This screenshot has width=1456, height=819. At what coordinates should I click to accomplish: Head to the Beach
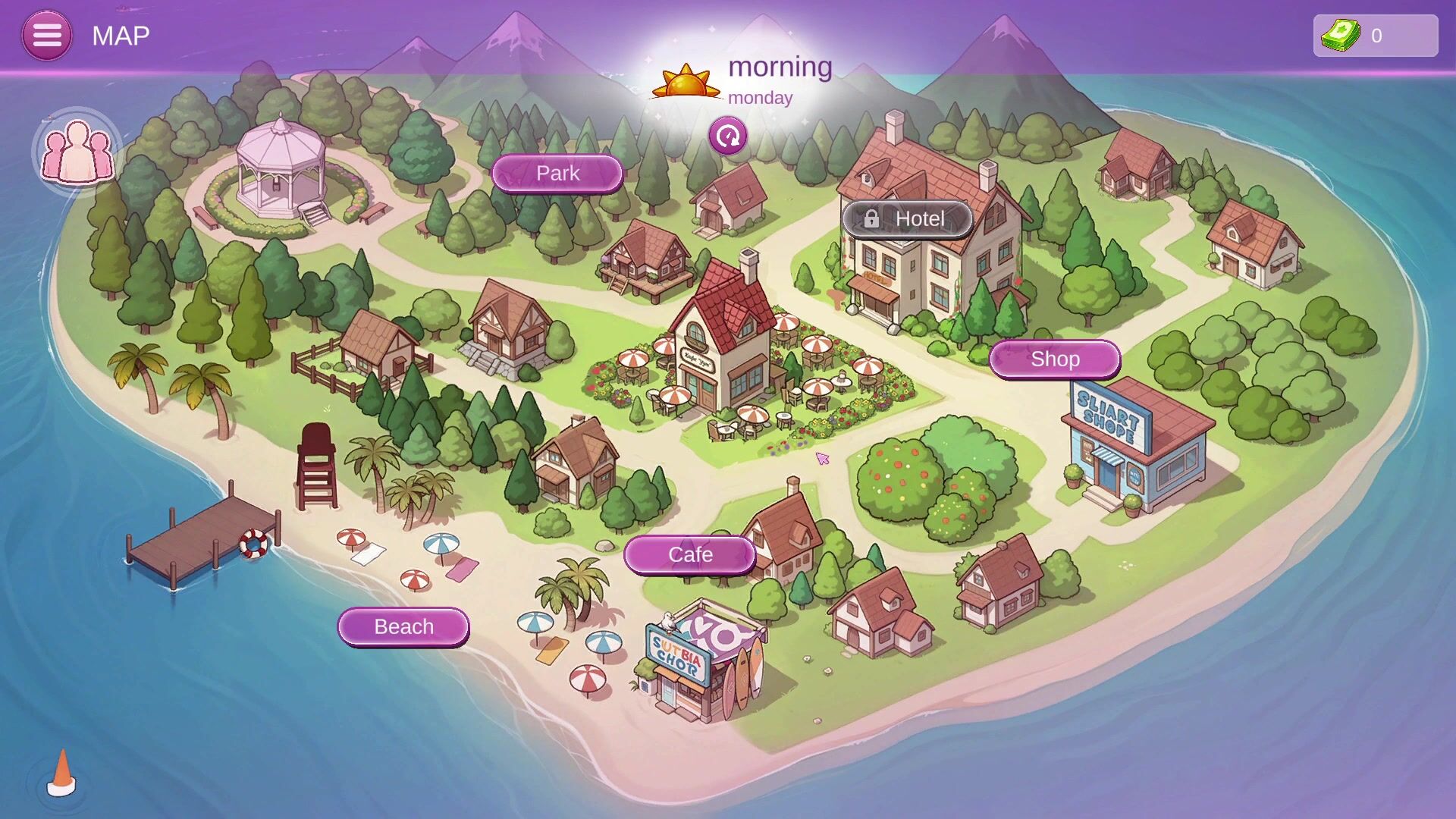(403, 627)
